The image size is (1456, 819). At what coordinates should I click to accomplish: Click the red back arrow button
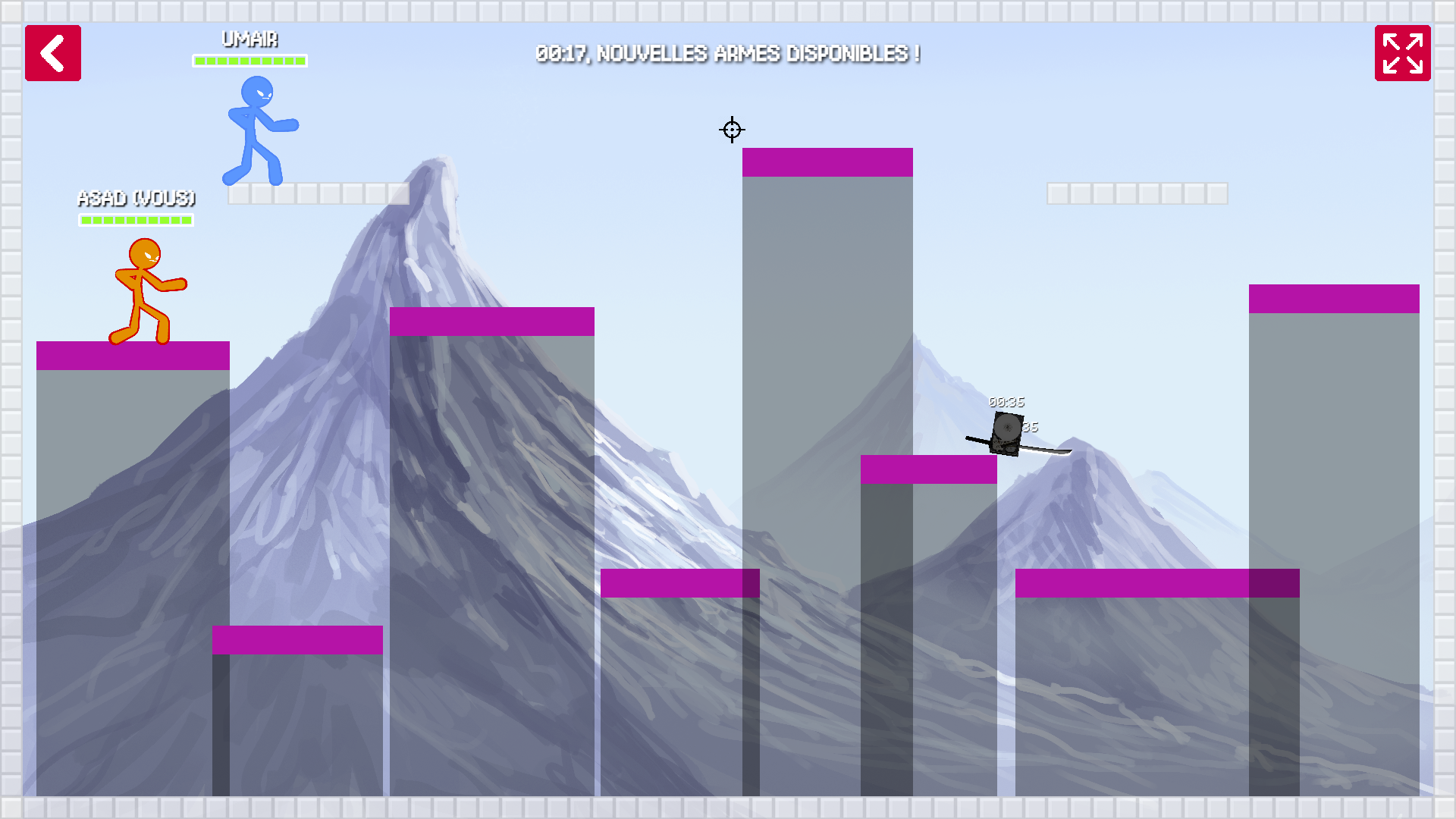pyautogui.click(x=53, y=53)
